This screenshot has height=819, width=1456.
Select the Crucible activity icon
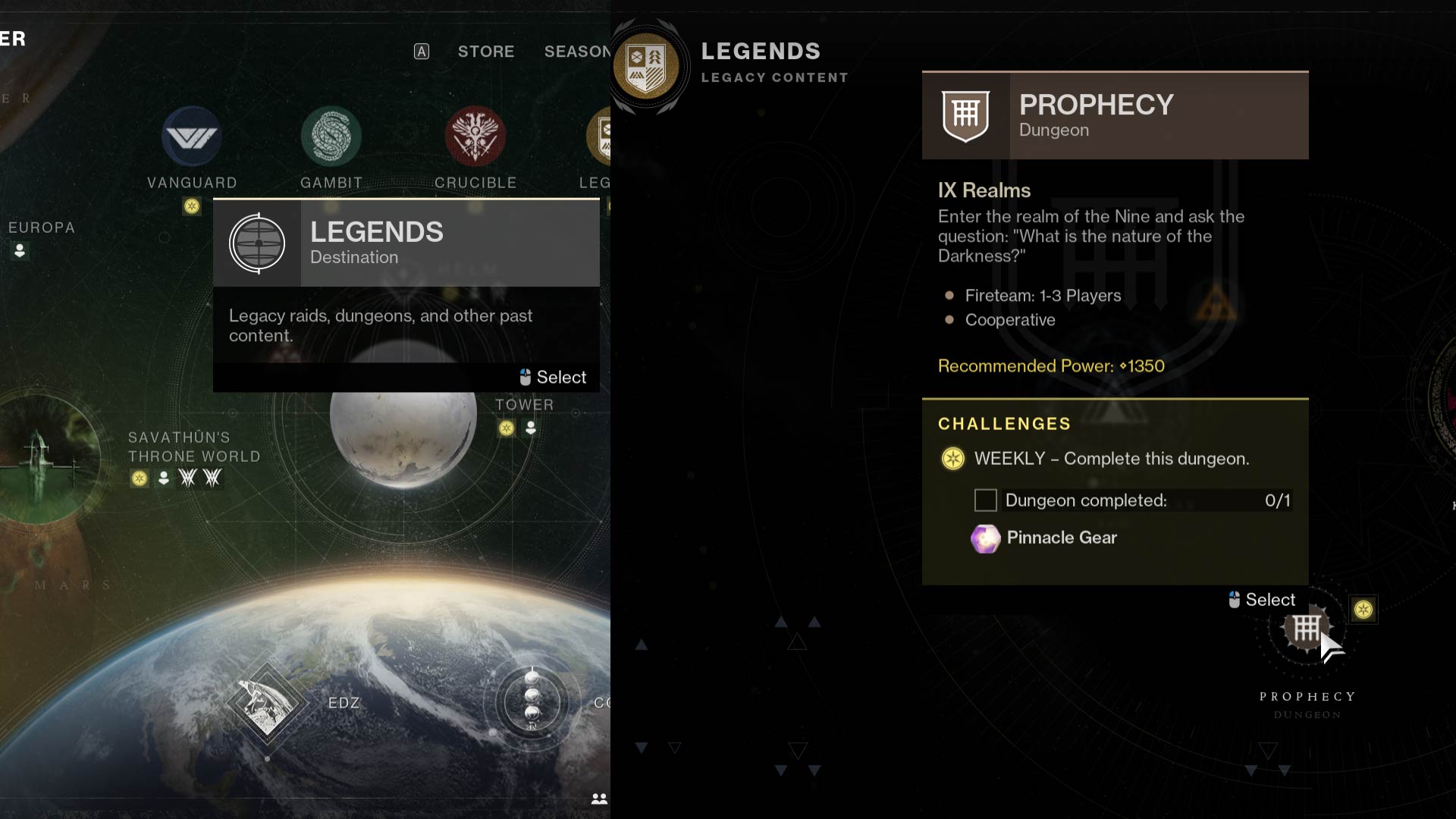click(x=475, y=137)
